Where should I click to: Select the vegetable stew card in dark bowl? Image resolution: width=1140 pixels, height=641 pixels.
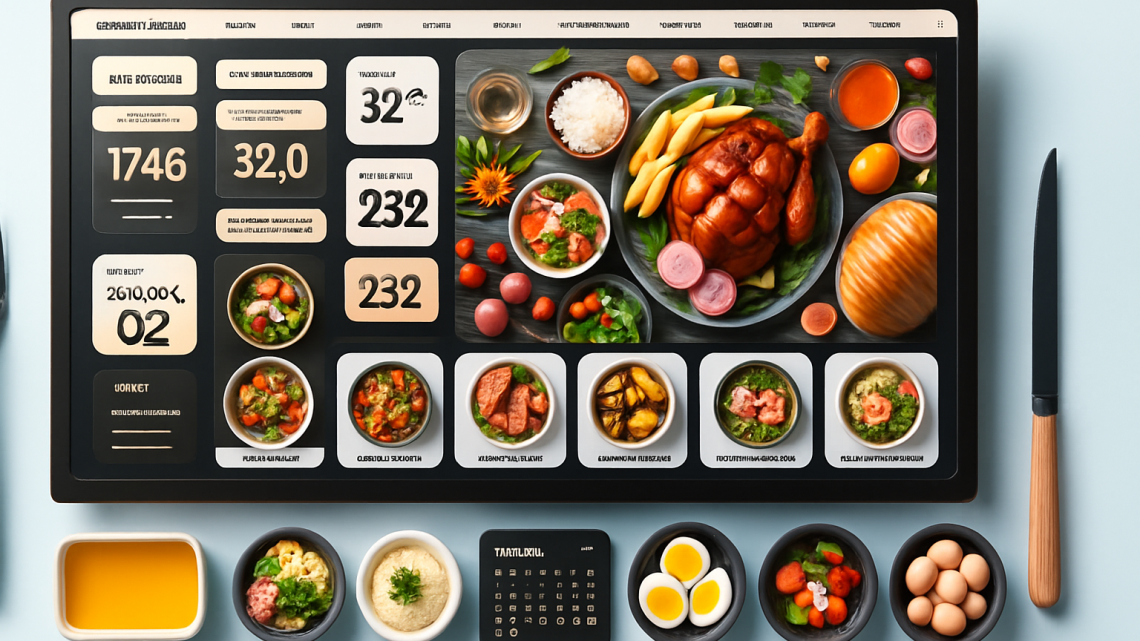click(x=390, y=409)
